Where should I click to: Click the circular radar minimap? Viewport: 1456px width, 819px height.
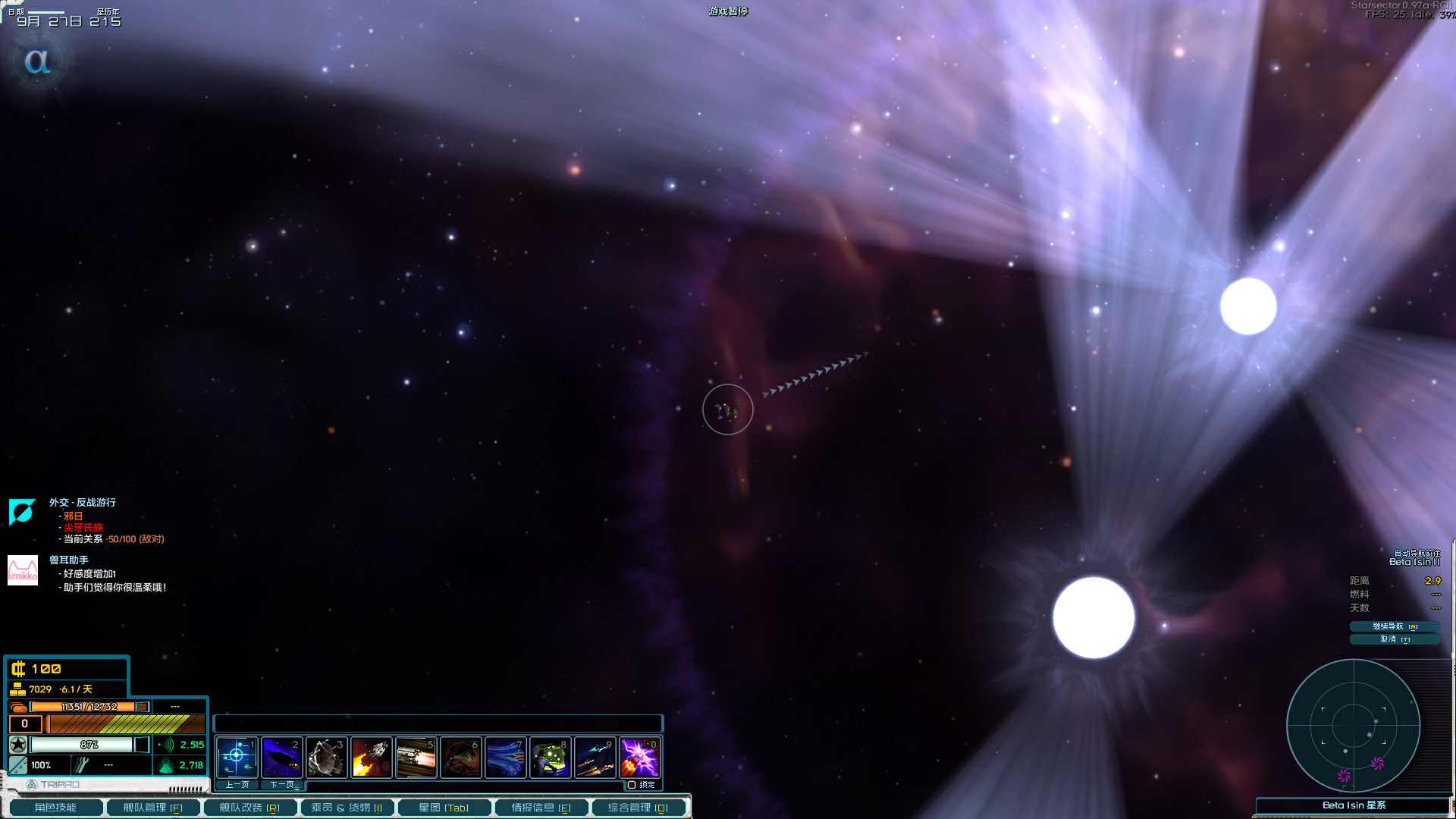tap(1354, 725)
